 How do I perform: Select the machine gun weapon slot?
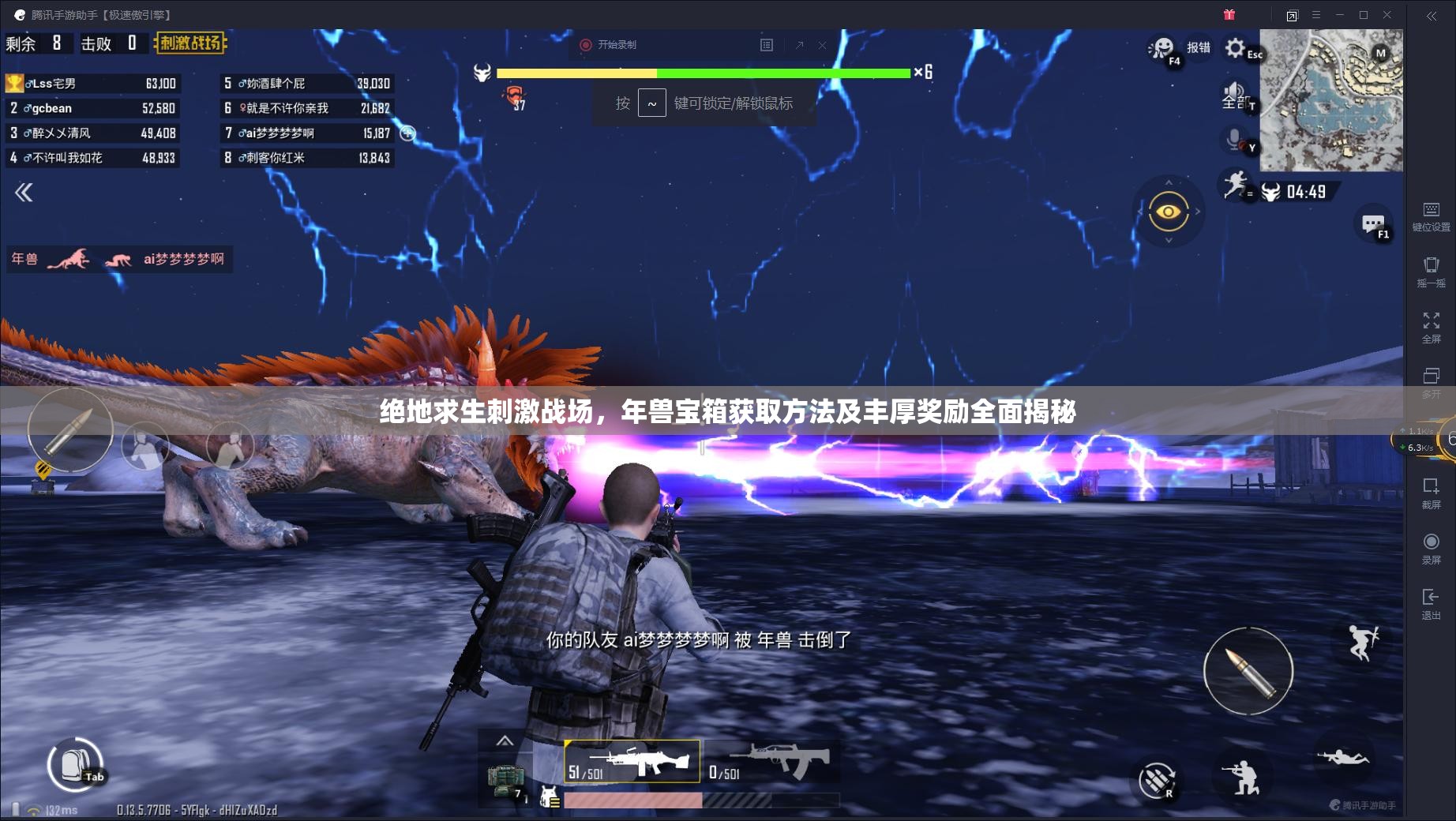click(632, 762)
